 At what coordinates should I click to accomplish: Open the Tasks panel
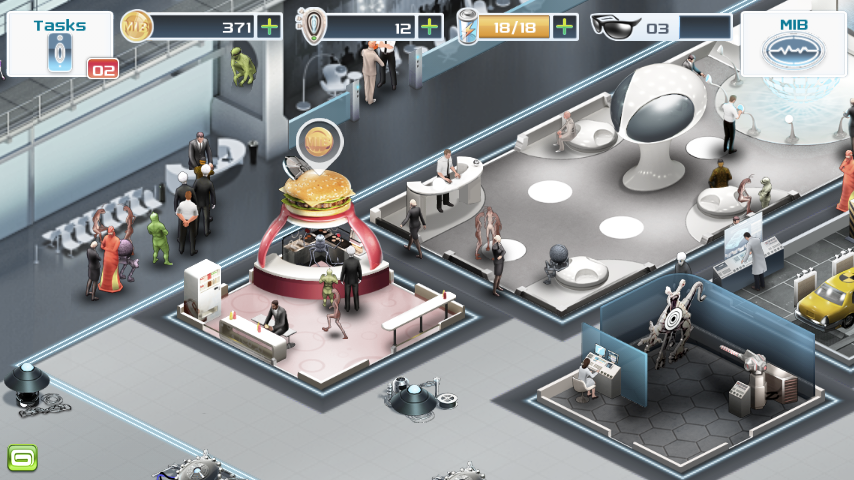tap(60, 44)
